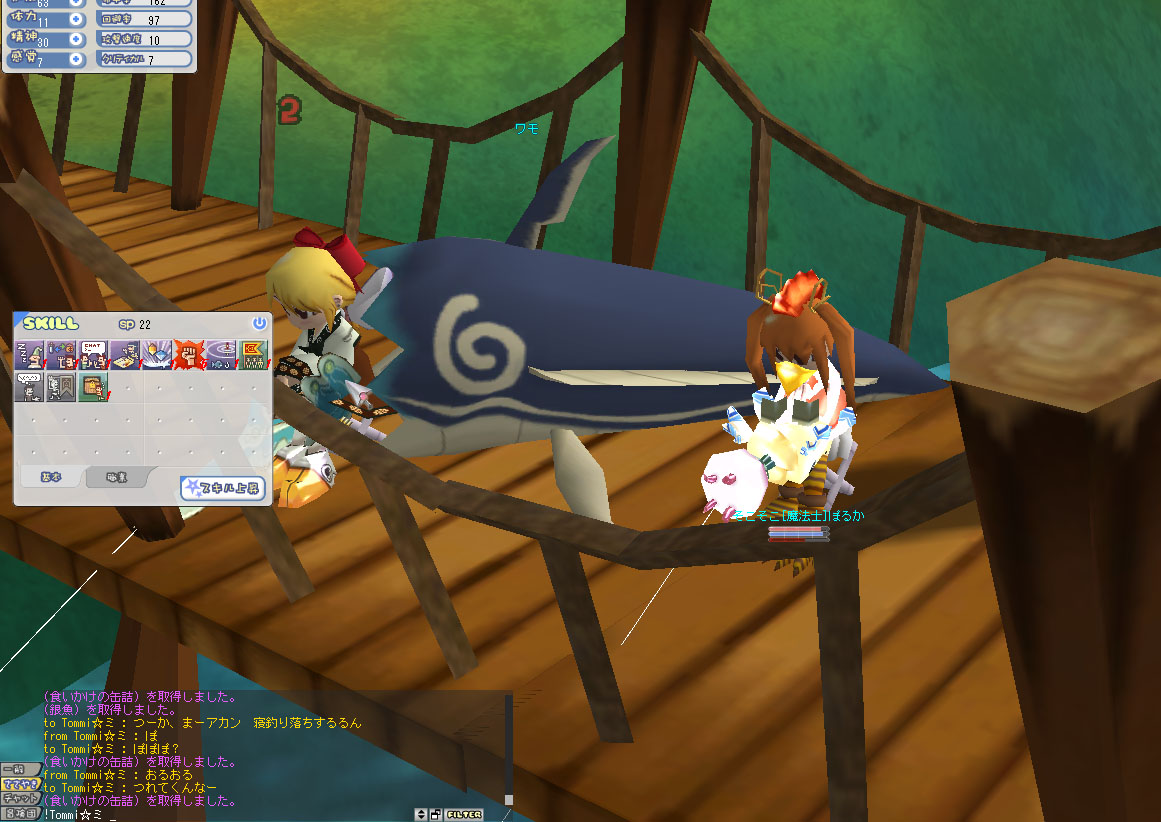Pick the writing scroll skill icon
The image size is (1161, 822).
point(124,353)
